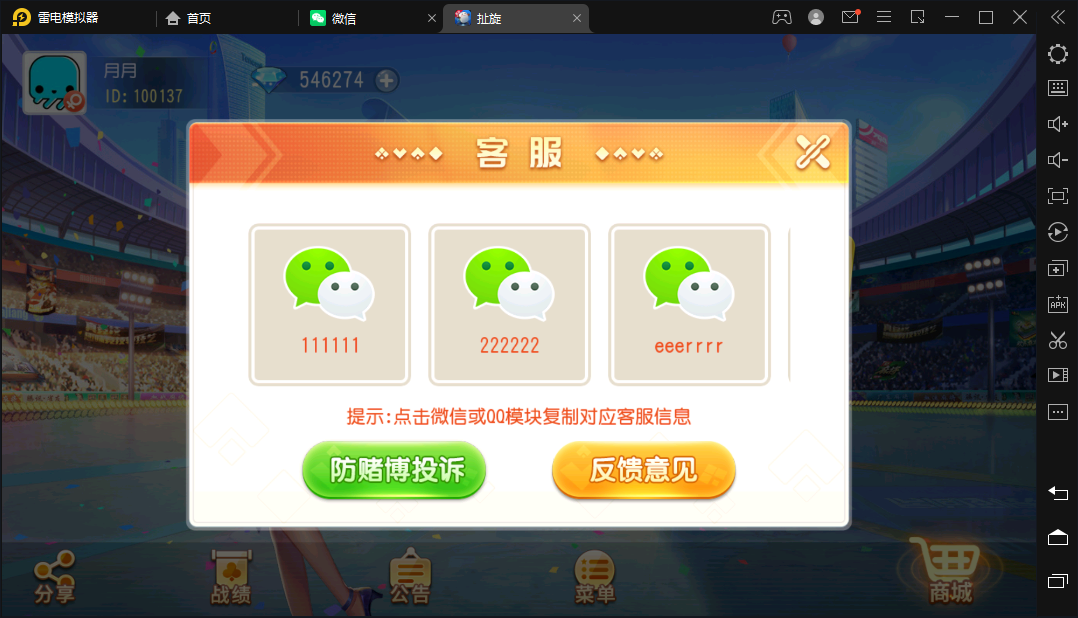Screen dimensions: 1078x618
Task: Submit feedback via 反馈意见 button
Action: point(643,469)
